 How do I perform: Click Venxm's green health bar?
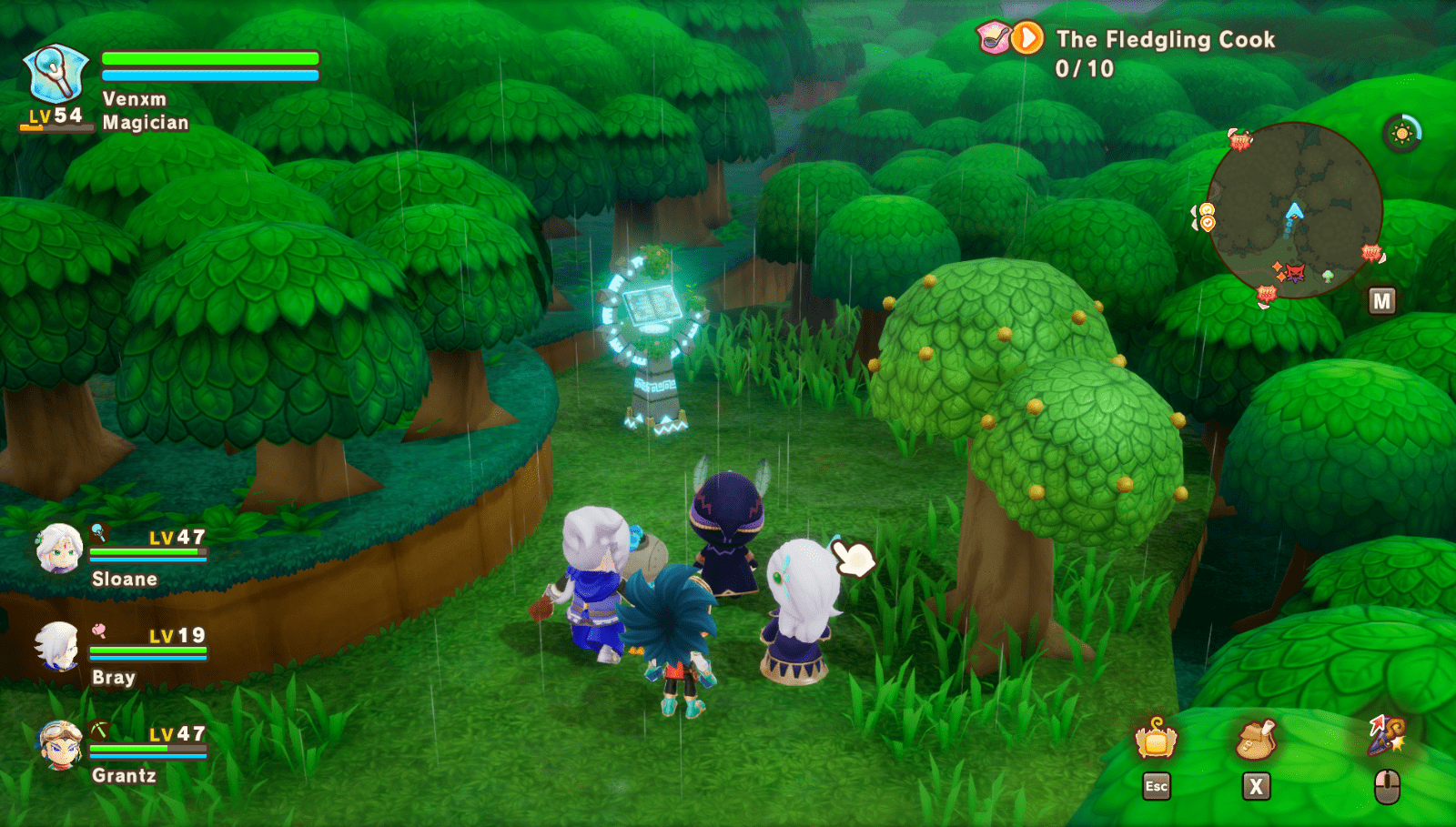pos(209,59)
